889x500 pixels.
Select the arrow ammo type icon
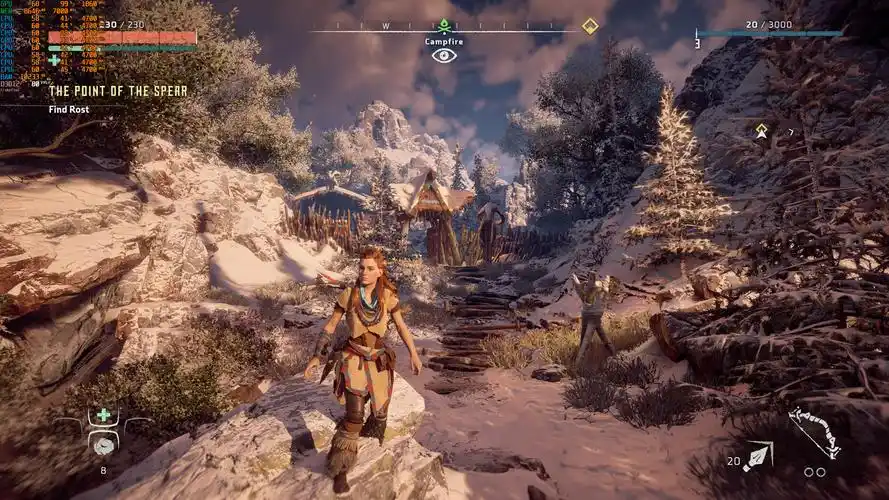click(x=758, y=457)
